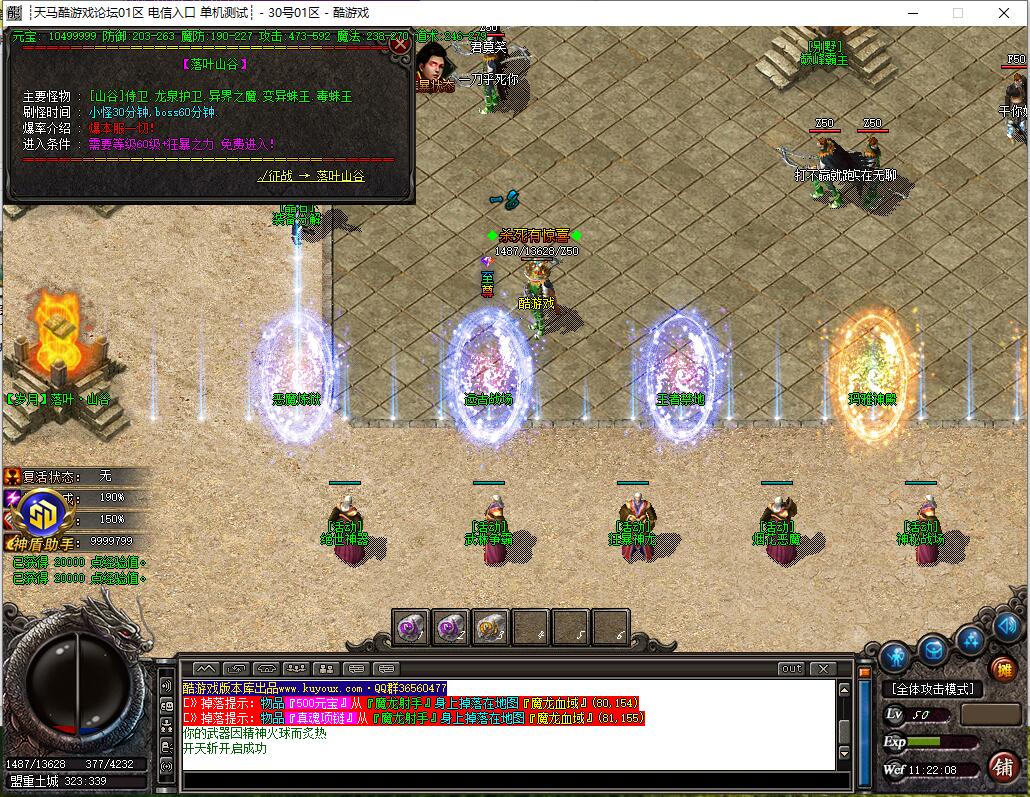Open the character figure round icon
This screenshot has height=797, width=1030.
tap(895, 656)
